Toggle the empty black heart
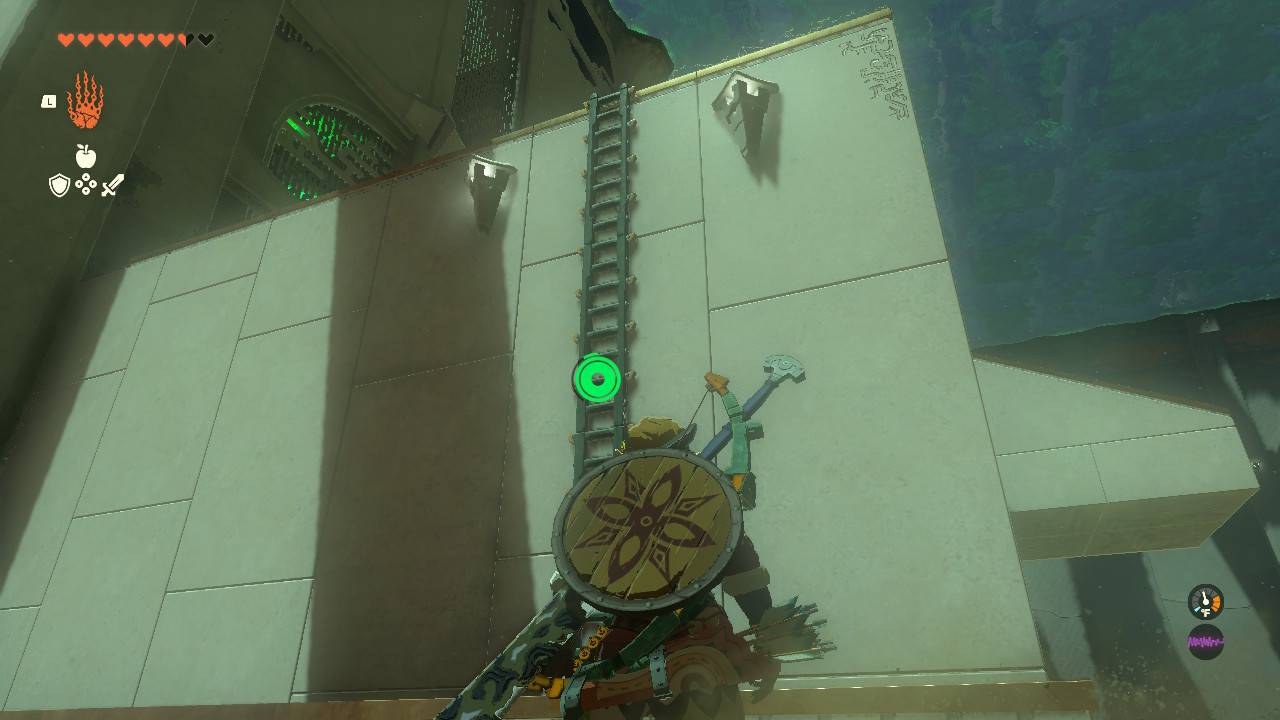Image resolution: width=1280 pixels, height=720 pixels. (x=205, y=40)
